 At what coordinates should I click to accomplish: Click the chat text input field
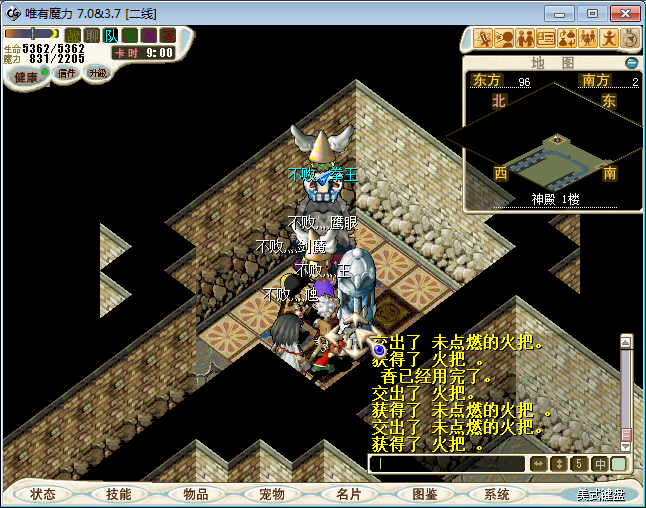pos(447,464)
